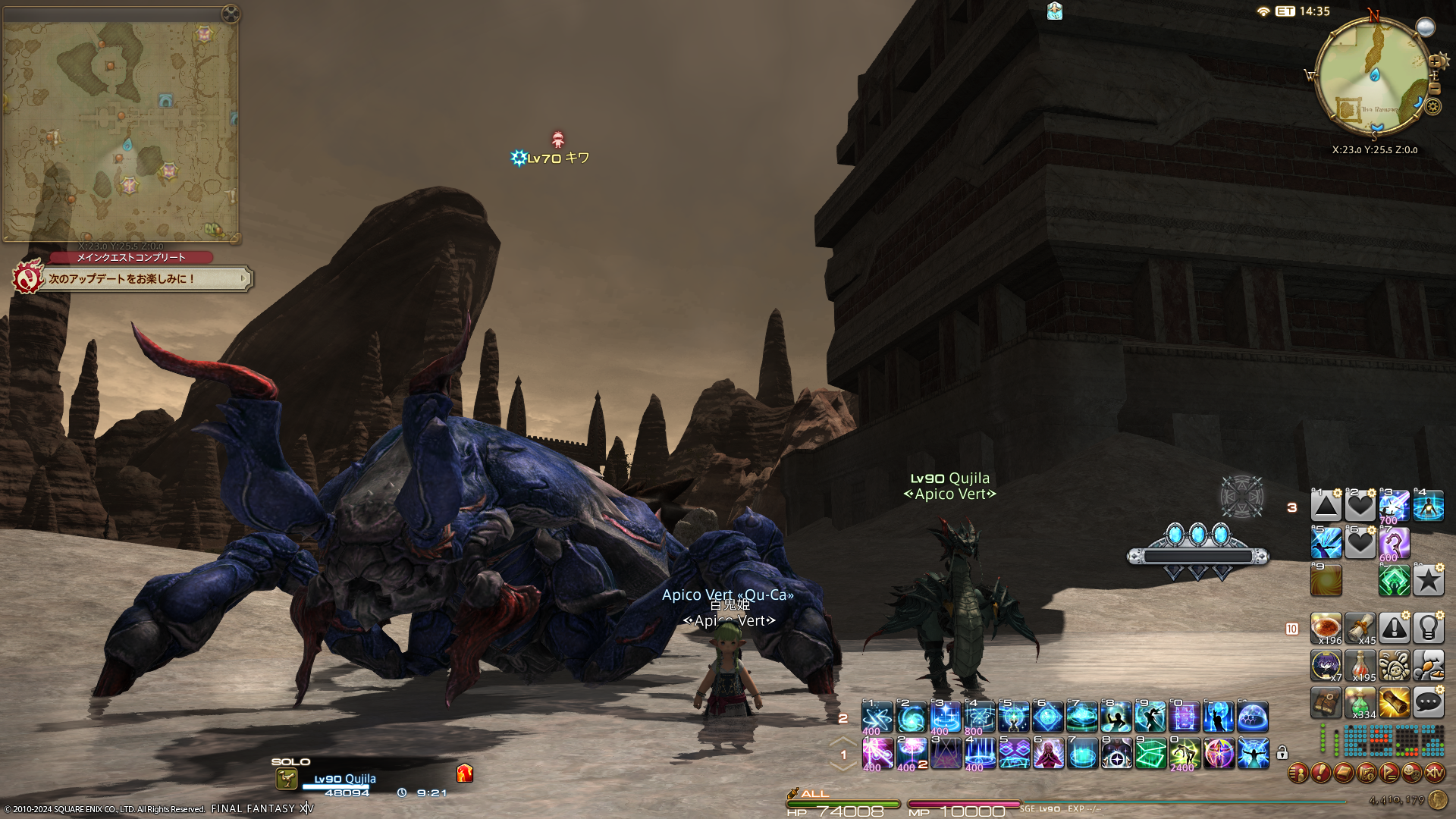
Task: Open the red exclamation duty menu
Action: coord(1321,773)
